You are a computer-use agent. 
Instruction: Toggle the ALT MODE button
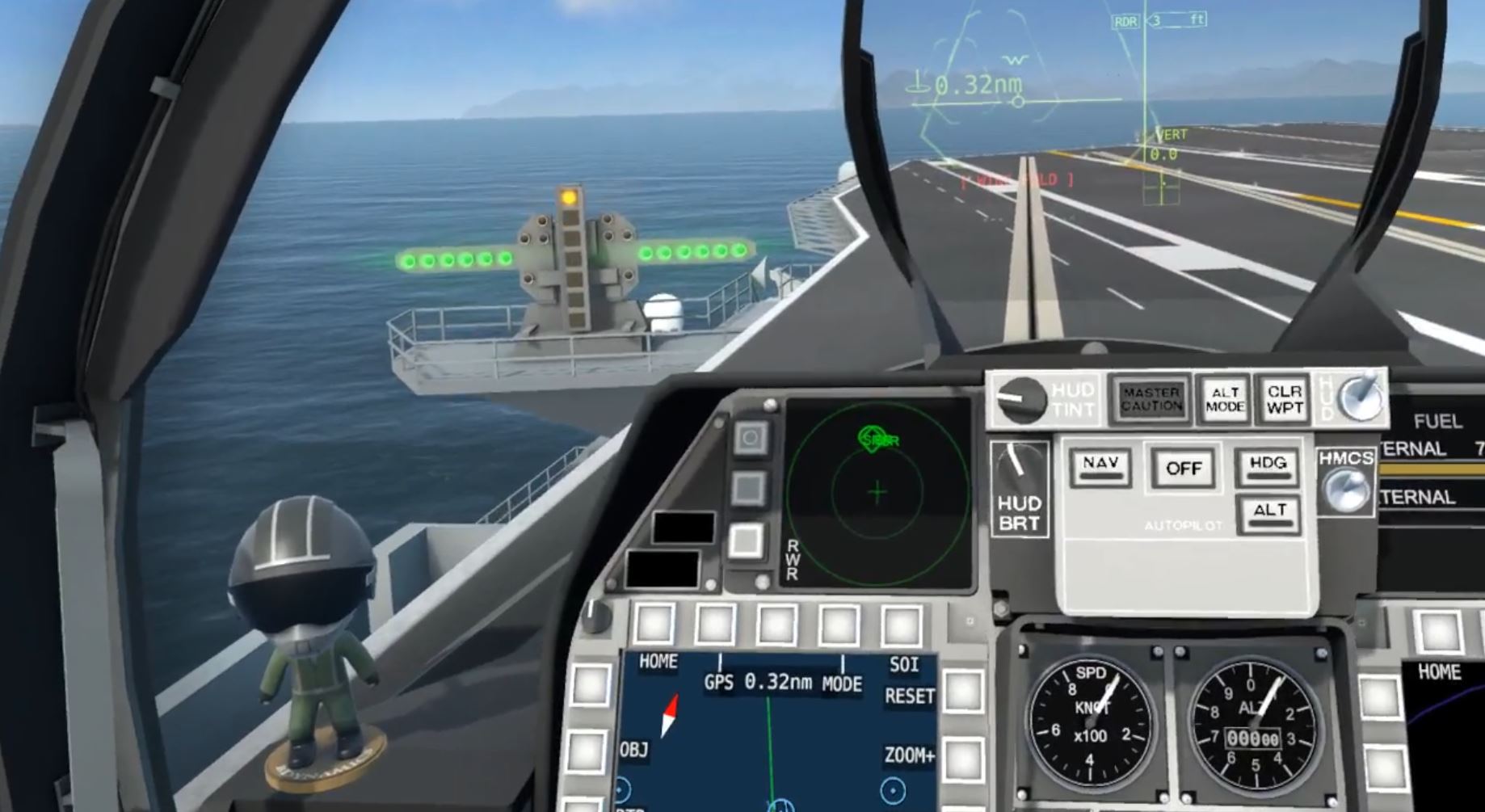click(x=1225, y=399)
